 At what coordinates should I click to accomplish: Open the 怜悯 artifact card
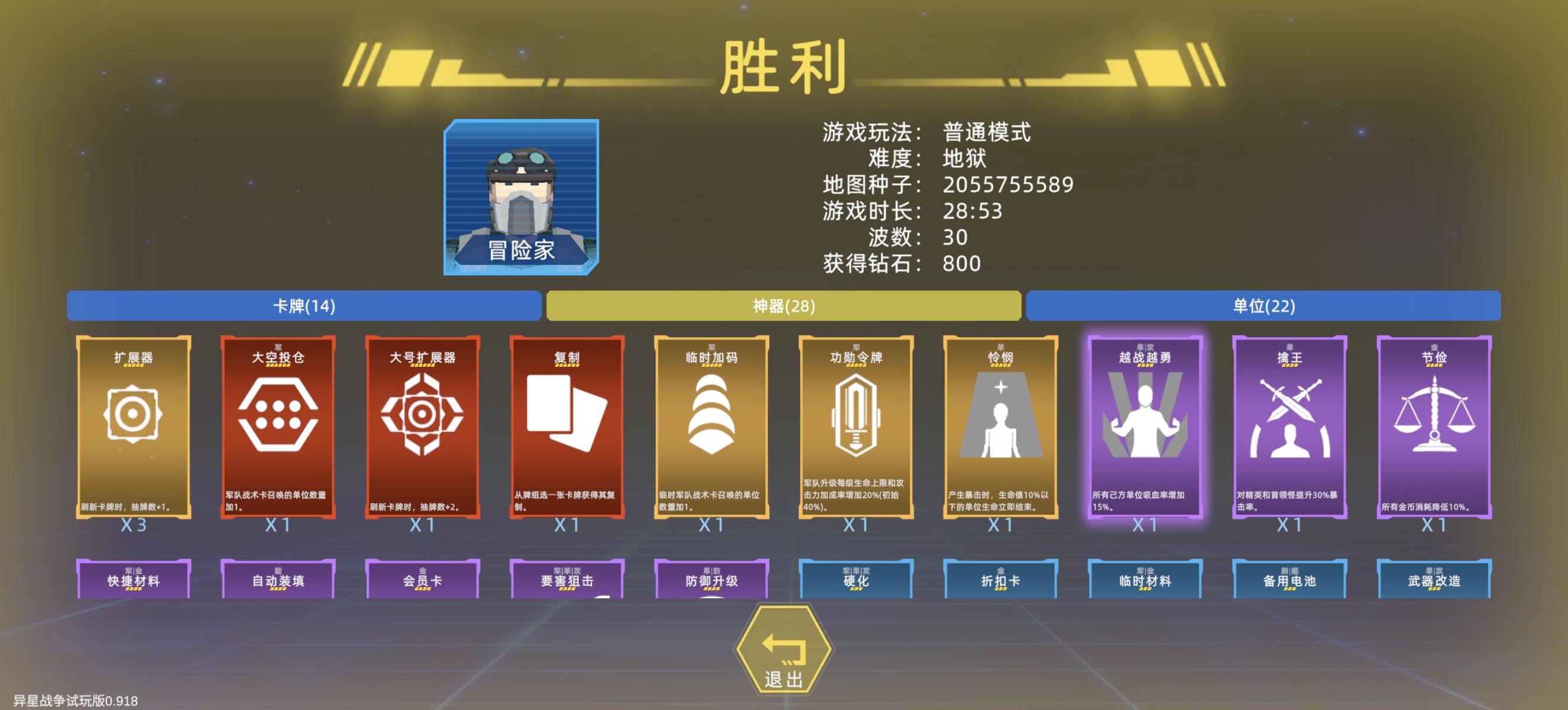point(1002,426)
